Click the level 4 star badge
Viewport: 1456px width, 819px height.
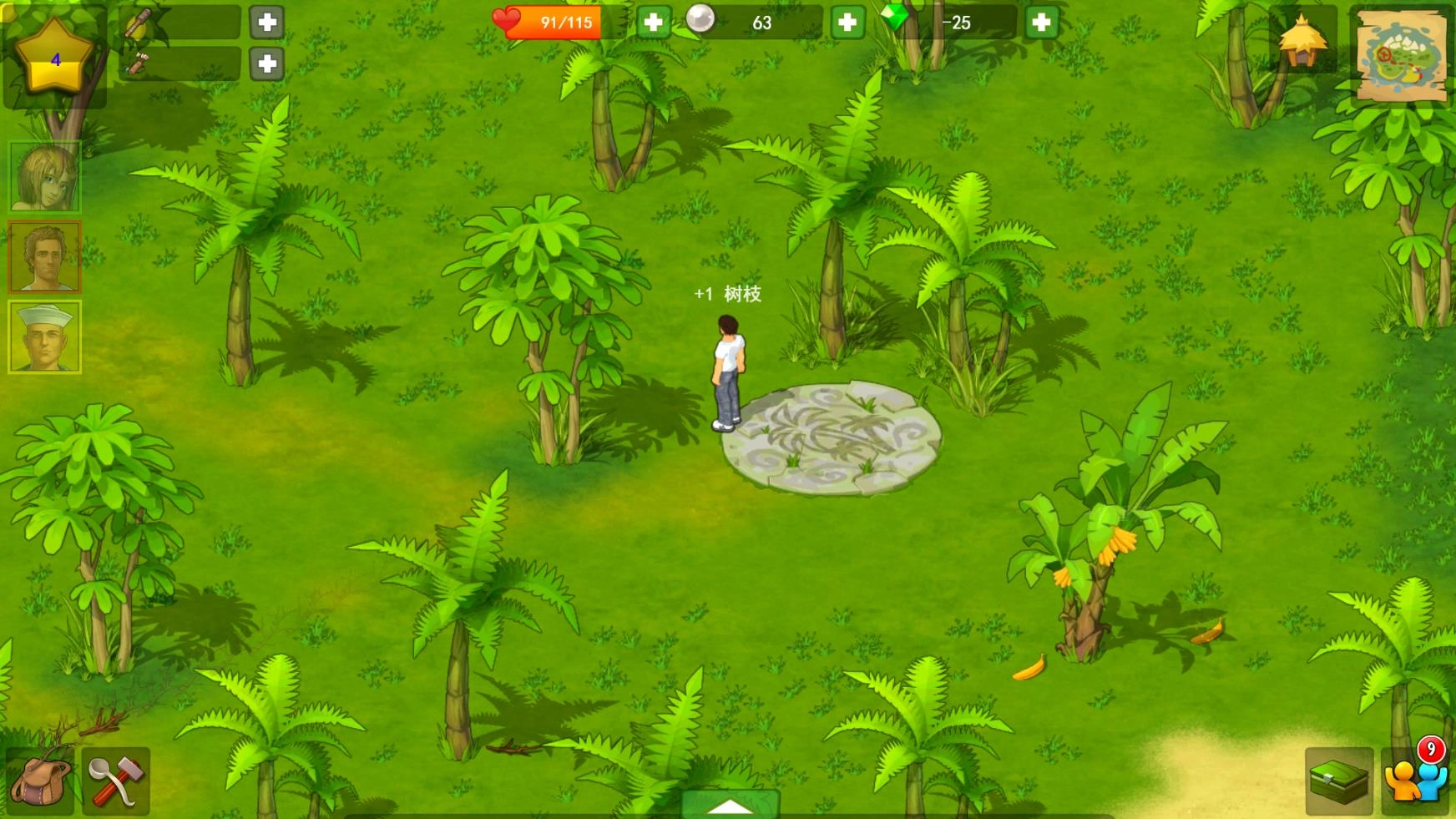(x=54, y=57)
